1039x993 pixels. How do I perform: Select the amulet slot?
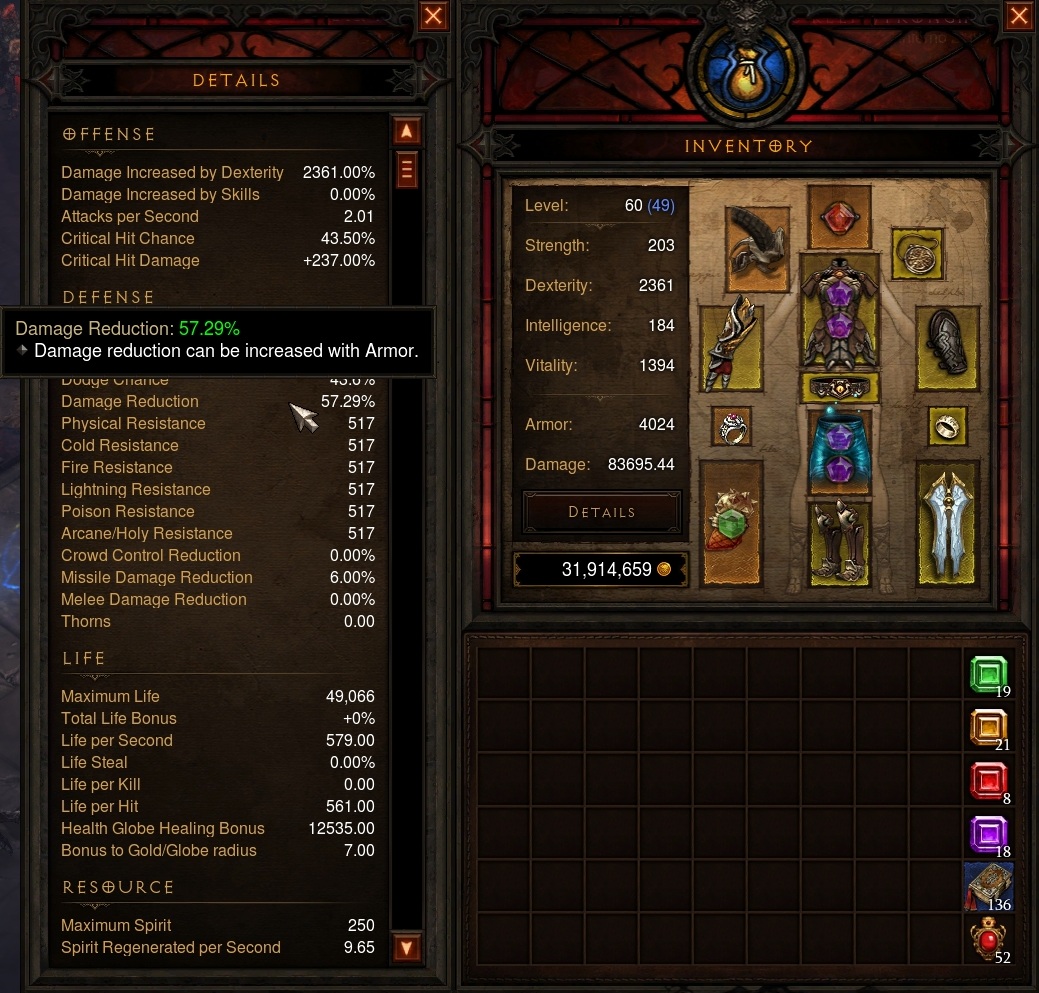[x=919, y=254]
